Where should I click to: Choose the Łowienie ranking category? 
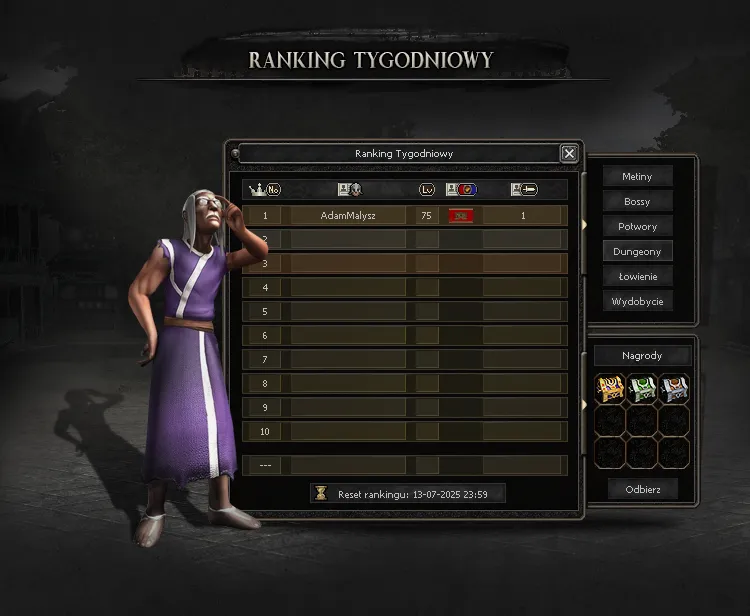click(637, 276)
